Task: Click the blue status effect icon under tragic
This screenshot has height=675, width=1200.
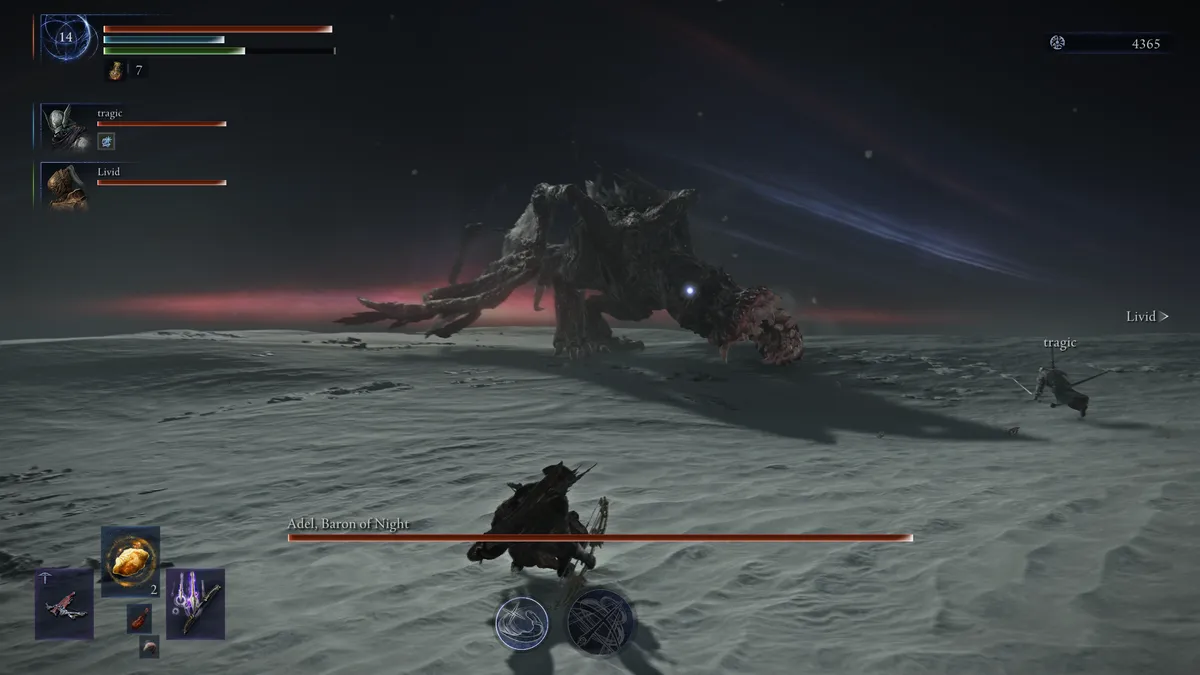Action: tap(107, 142)
